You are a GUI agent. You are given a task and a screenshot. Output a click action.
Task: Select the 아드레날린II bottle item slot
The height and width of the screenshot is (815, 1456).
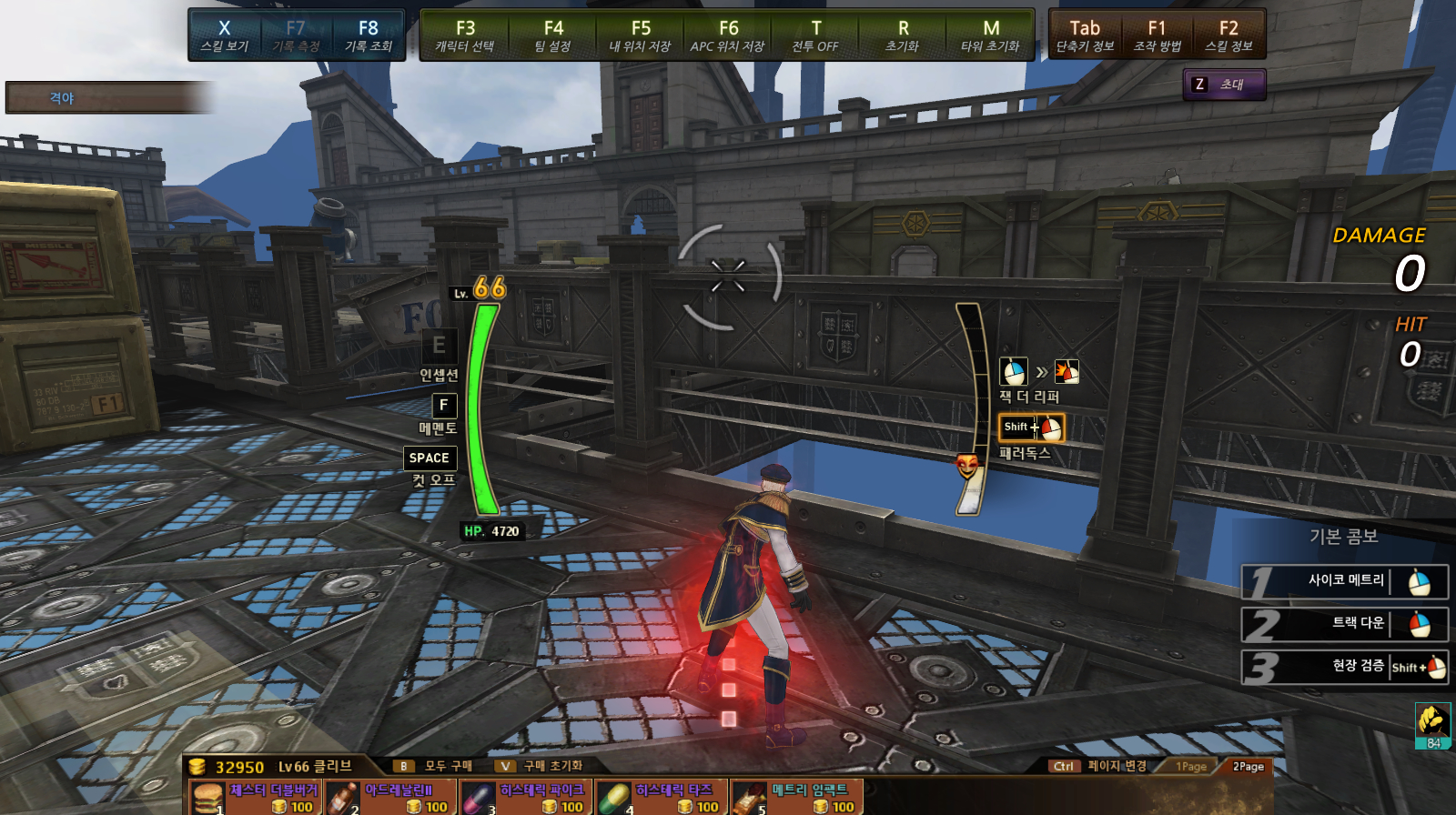tap(390, 798)
